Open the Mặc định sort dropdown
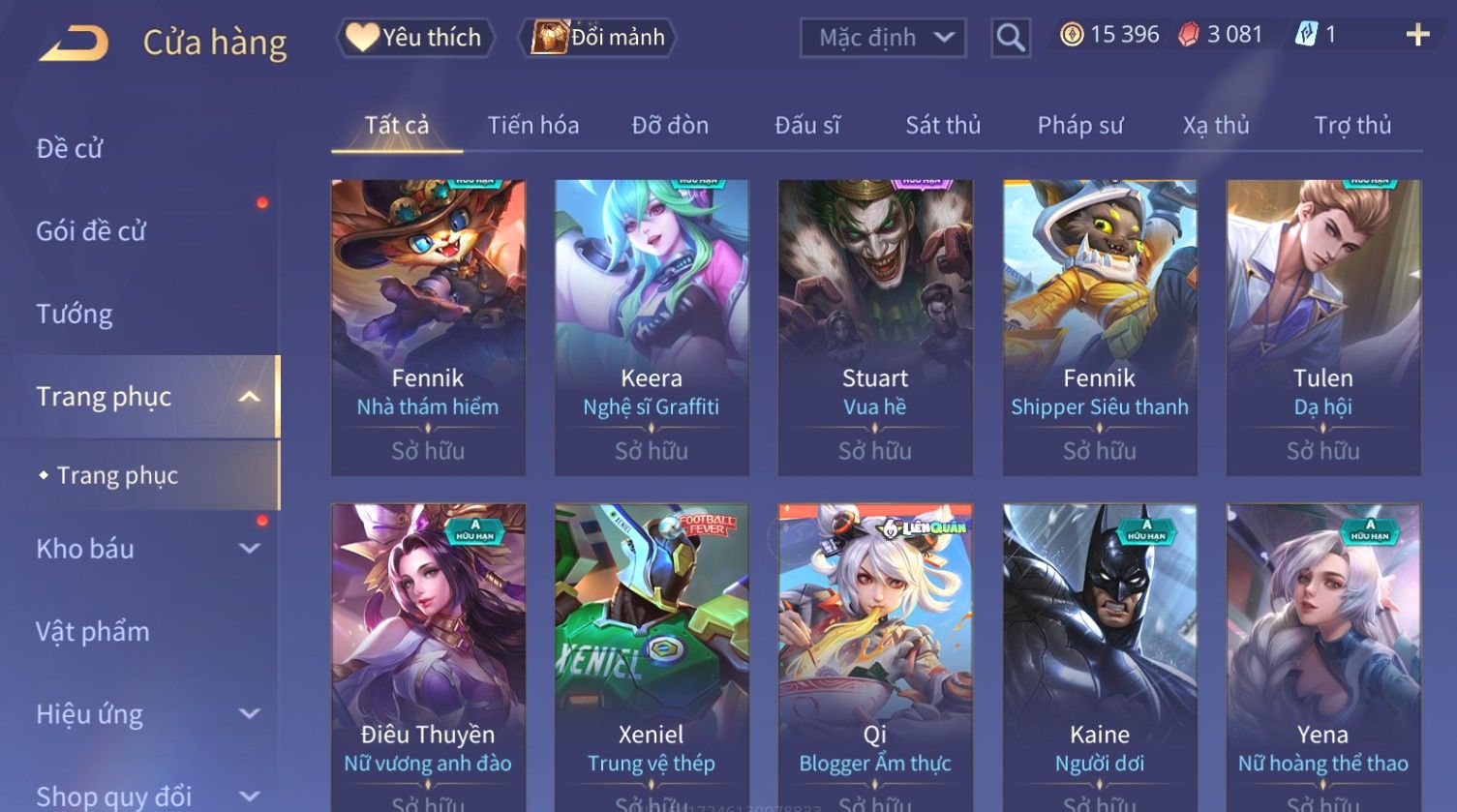 tap(883, 38)
